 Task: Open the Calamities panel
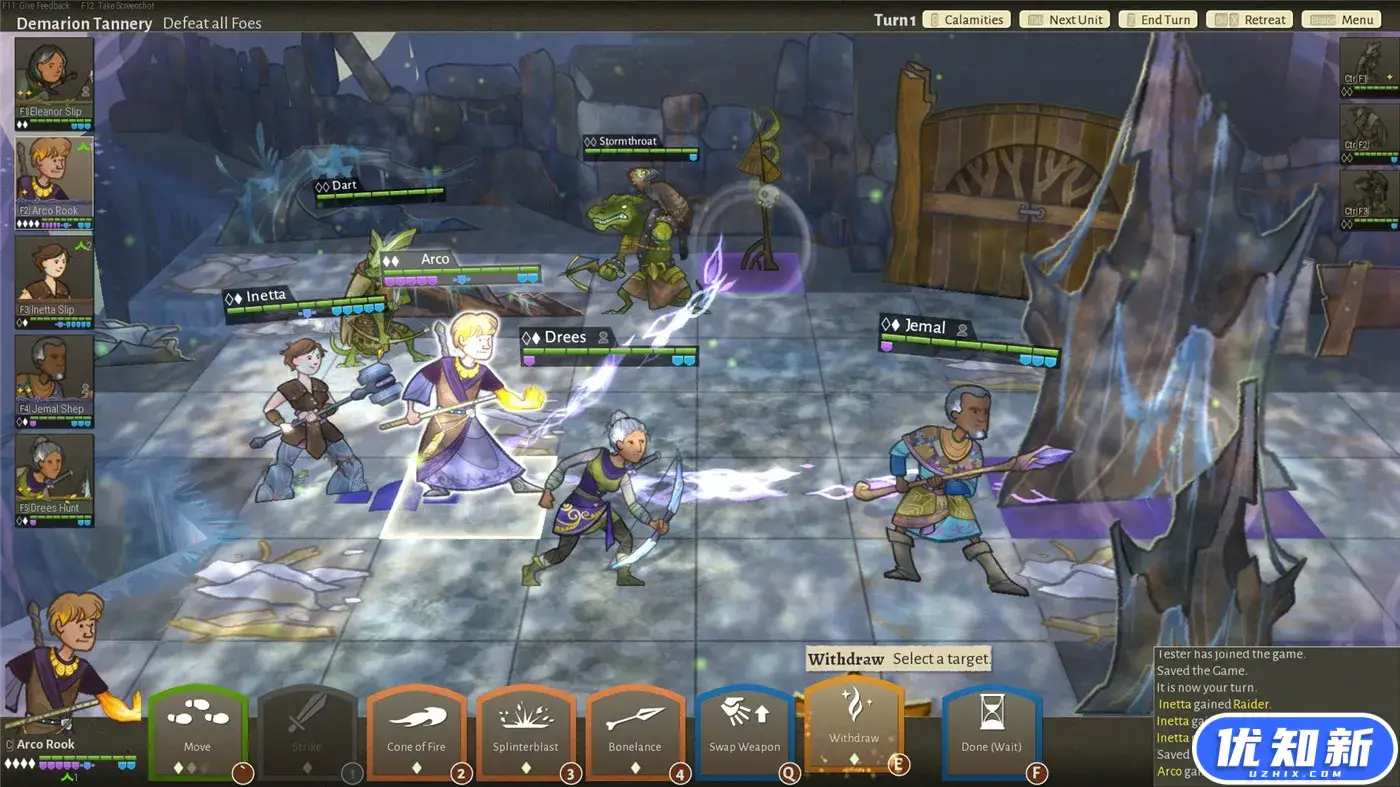click(x=966, y=20)
